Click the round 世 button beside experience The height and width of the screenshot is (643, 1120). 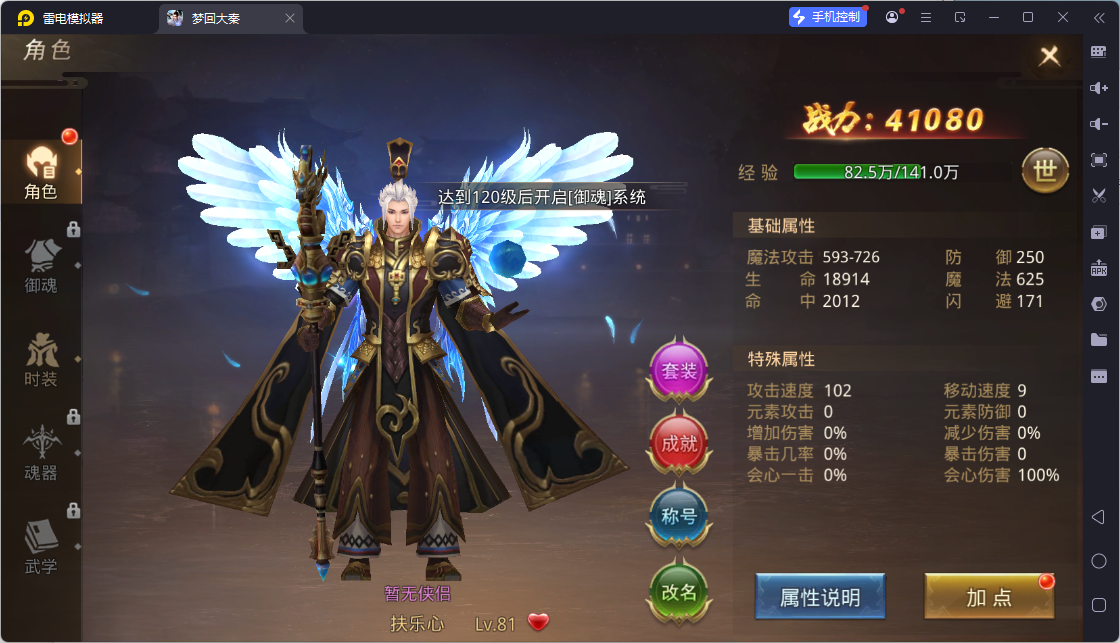(1045, 171)
